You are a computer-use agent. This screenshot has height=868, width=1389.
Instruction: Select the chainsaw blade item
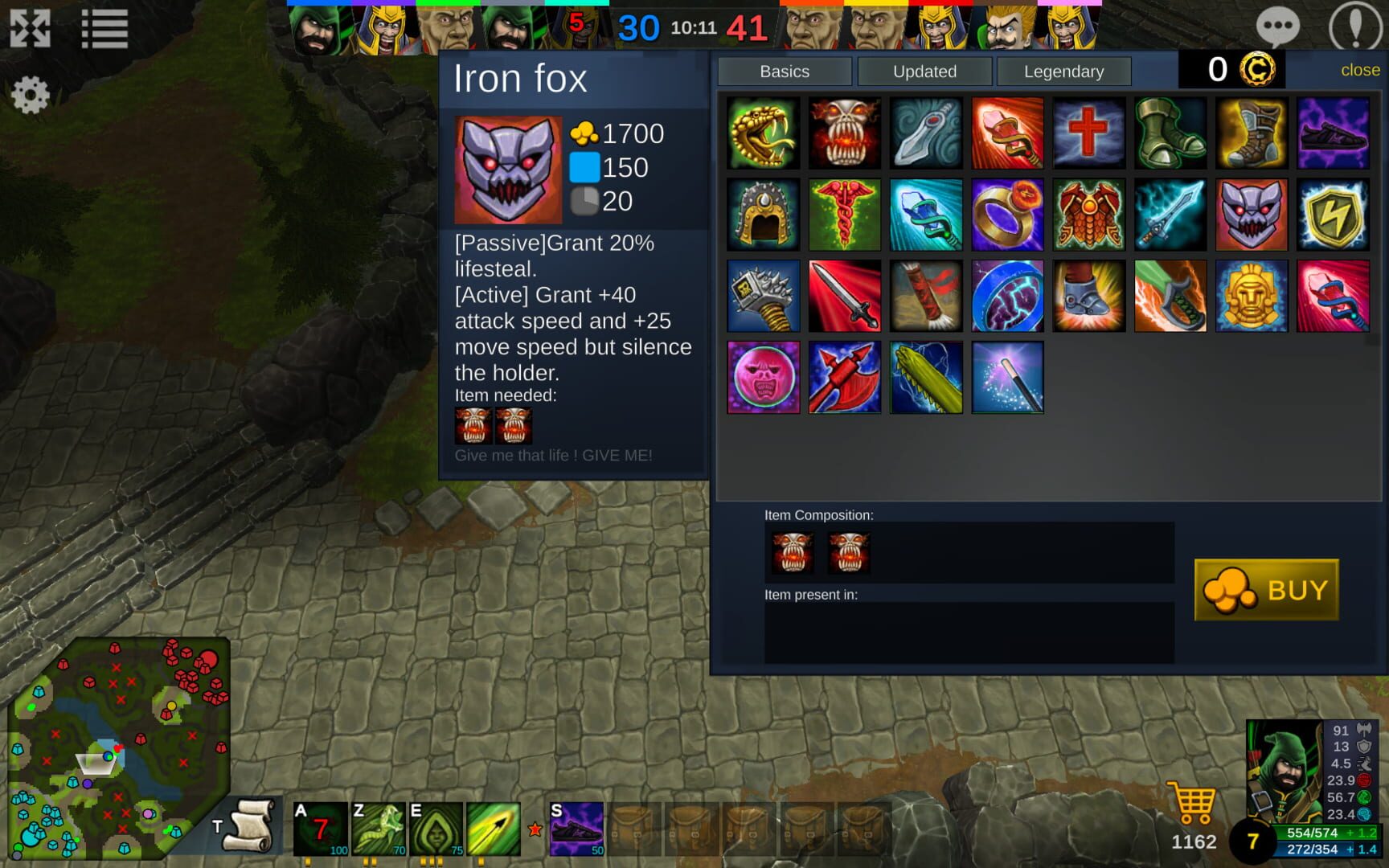[926, 376]
